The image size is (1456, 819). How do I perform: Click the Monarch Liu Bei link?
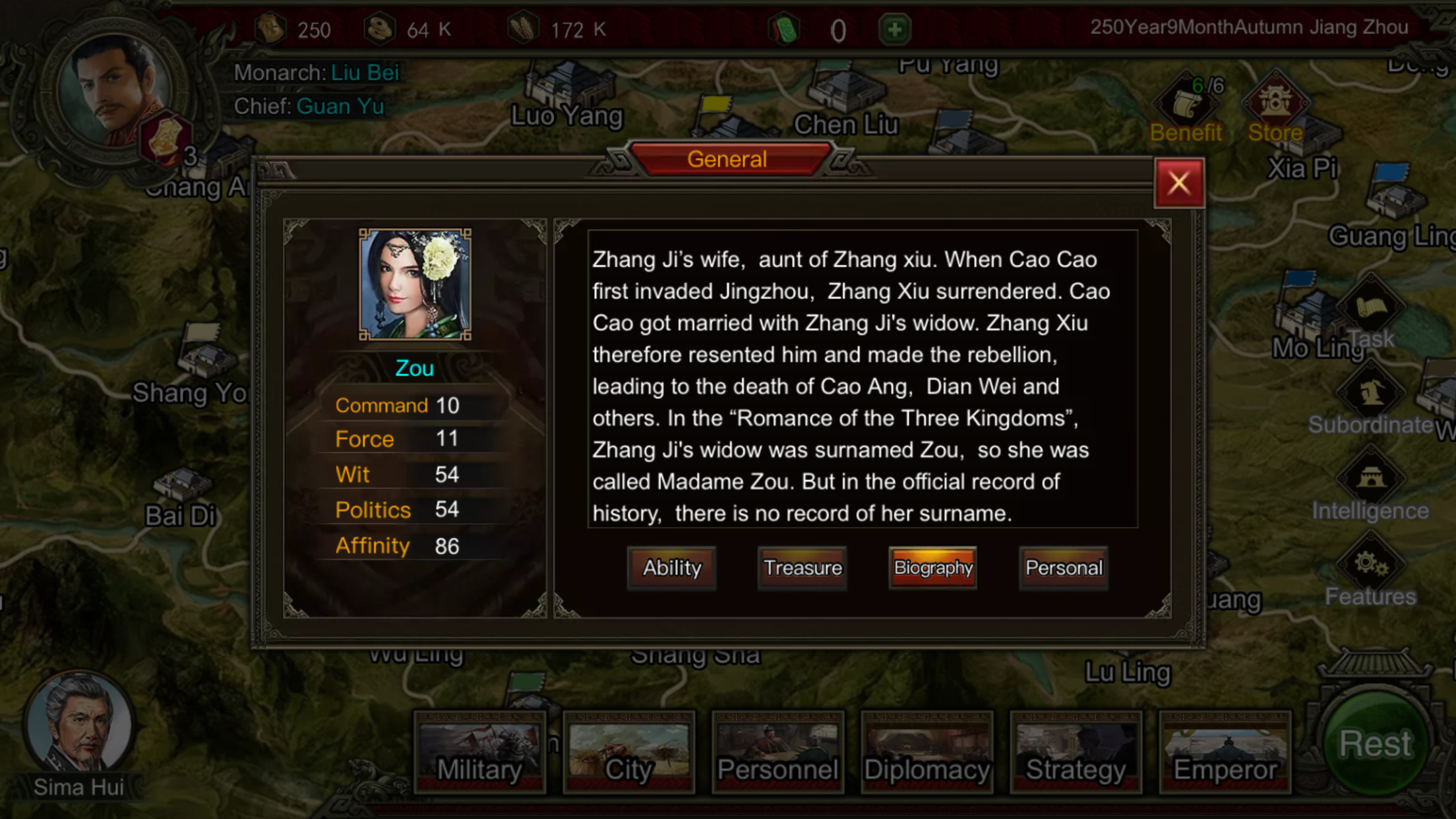click(x=365, y=73)
